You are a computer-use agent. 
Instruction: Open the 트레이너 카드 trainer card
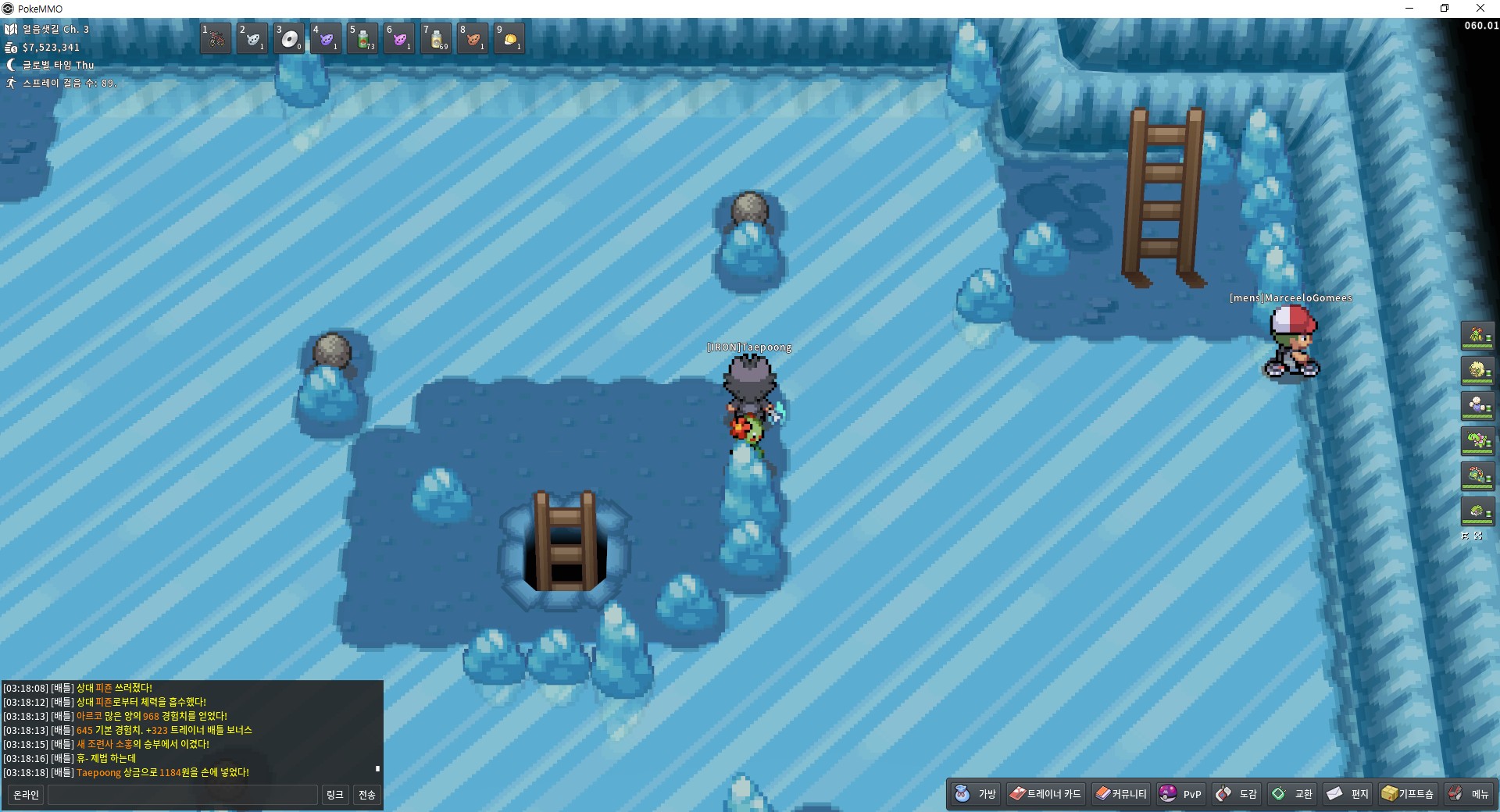tap(1045, 794)
